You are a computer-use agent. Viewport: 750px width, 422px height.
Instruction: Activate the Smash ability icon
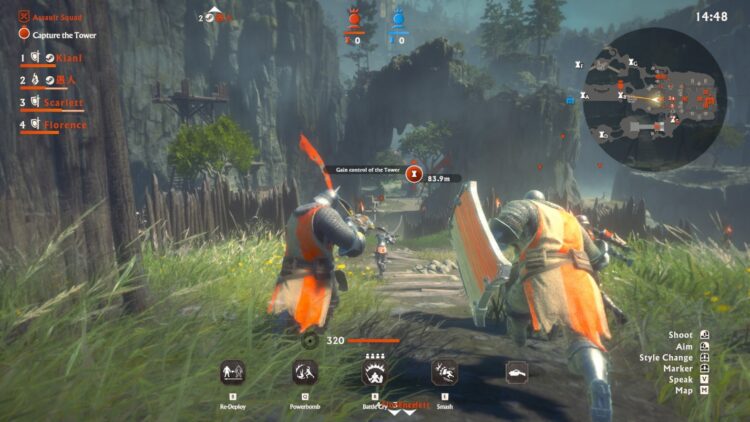444,373
